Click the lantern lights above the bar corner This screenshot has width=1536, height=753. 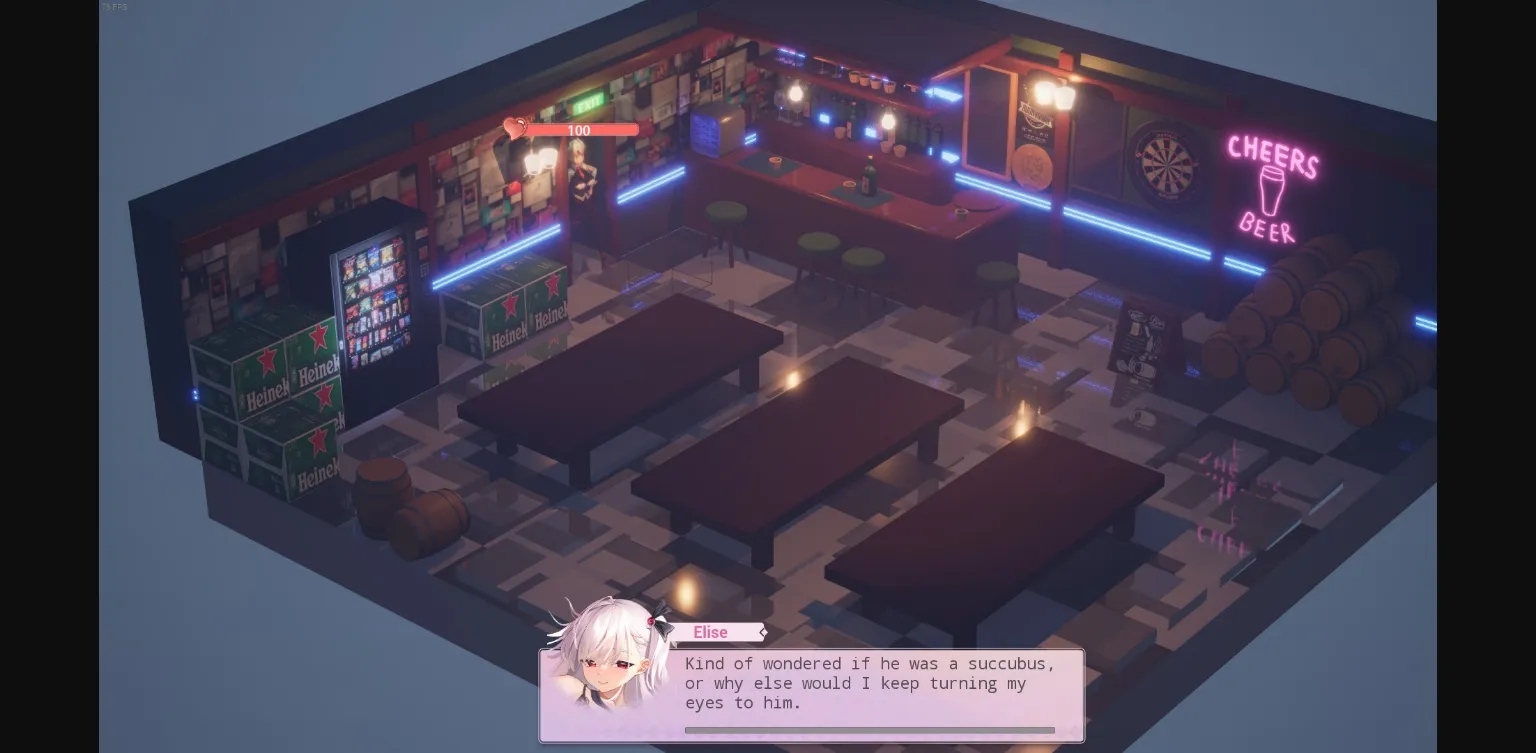tap(1055, 95)
